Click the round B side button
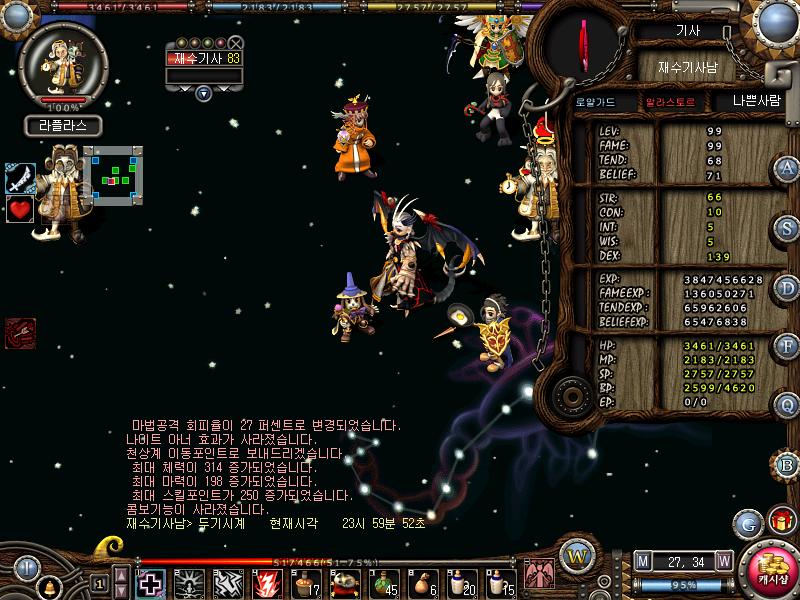 pos(787,463)
